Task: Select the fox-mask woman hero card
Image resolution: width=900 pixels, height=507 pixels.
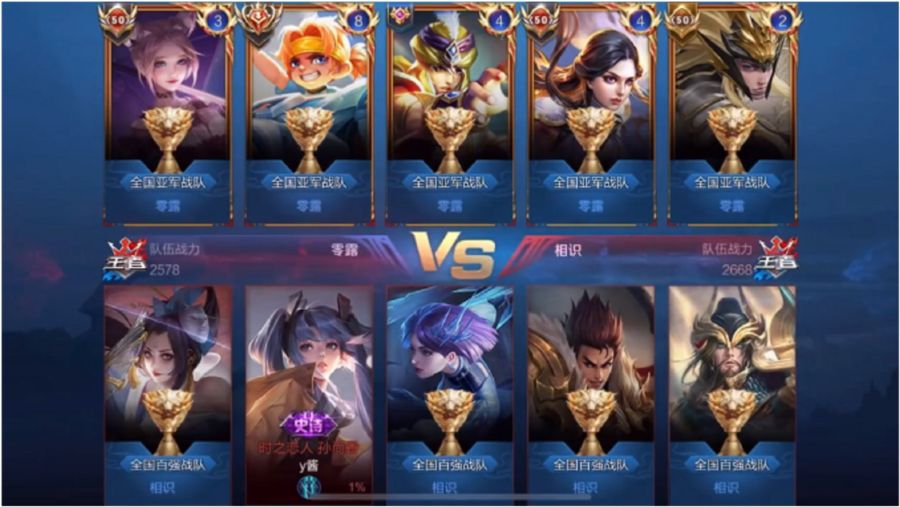Action: point(168,390)
